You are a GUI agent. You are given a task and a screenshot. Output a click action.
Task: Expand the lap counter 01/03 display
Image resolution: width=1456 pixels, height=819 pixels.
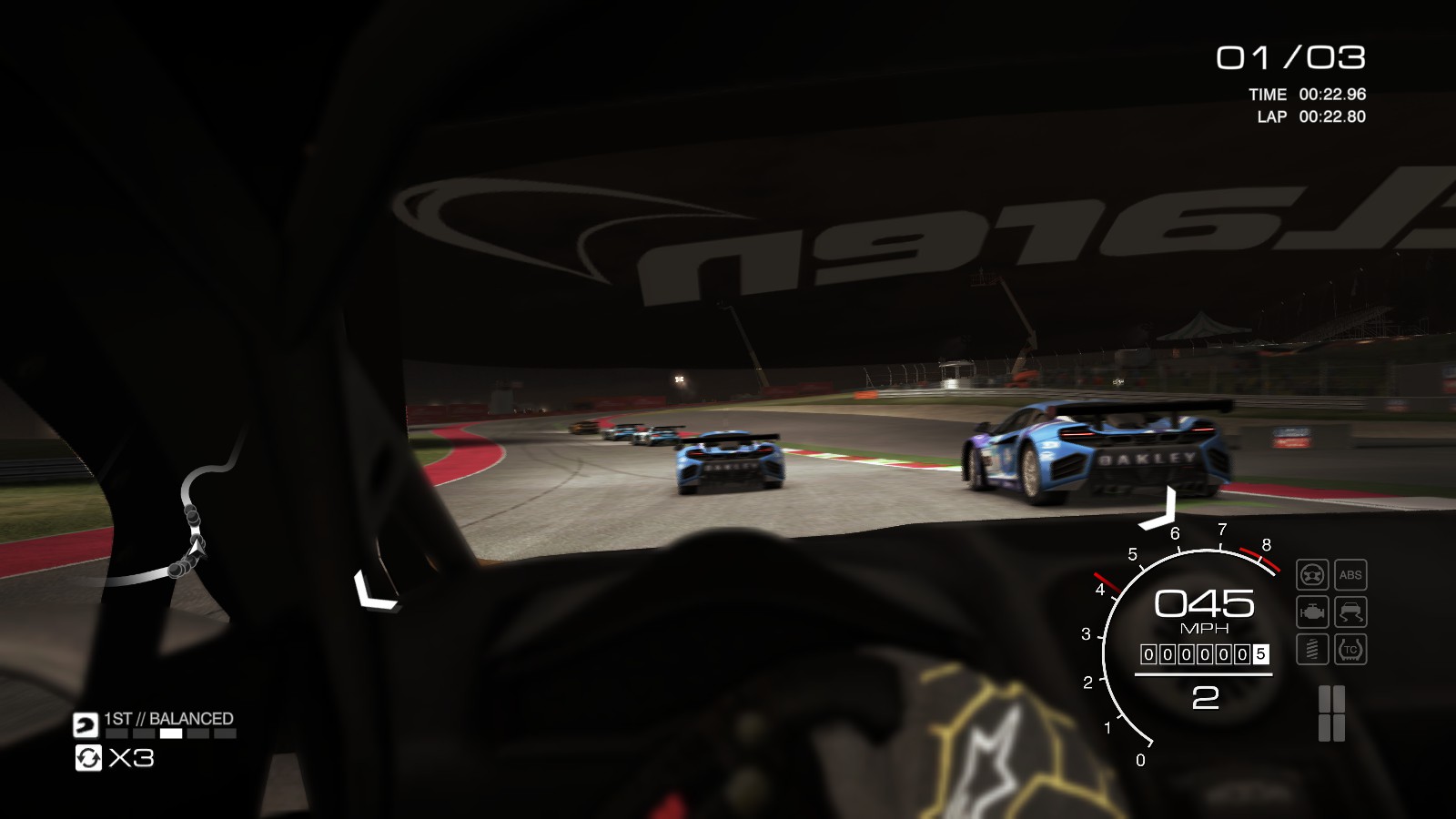tap(1292, 56)
